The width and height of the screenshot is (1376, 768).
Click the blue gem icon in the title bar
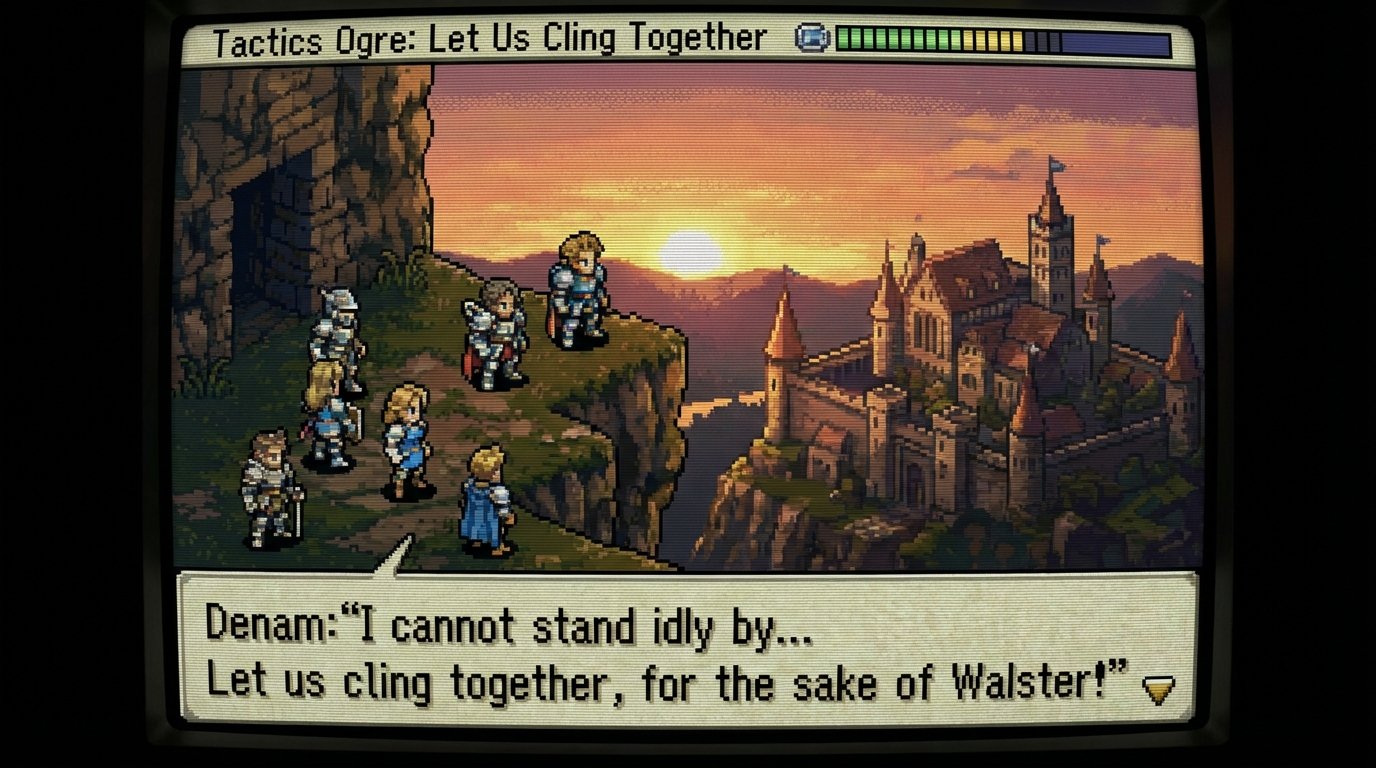pos(812,38)
